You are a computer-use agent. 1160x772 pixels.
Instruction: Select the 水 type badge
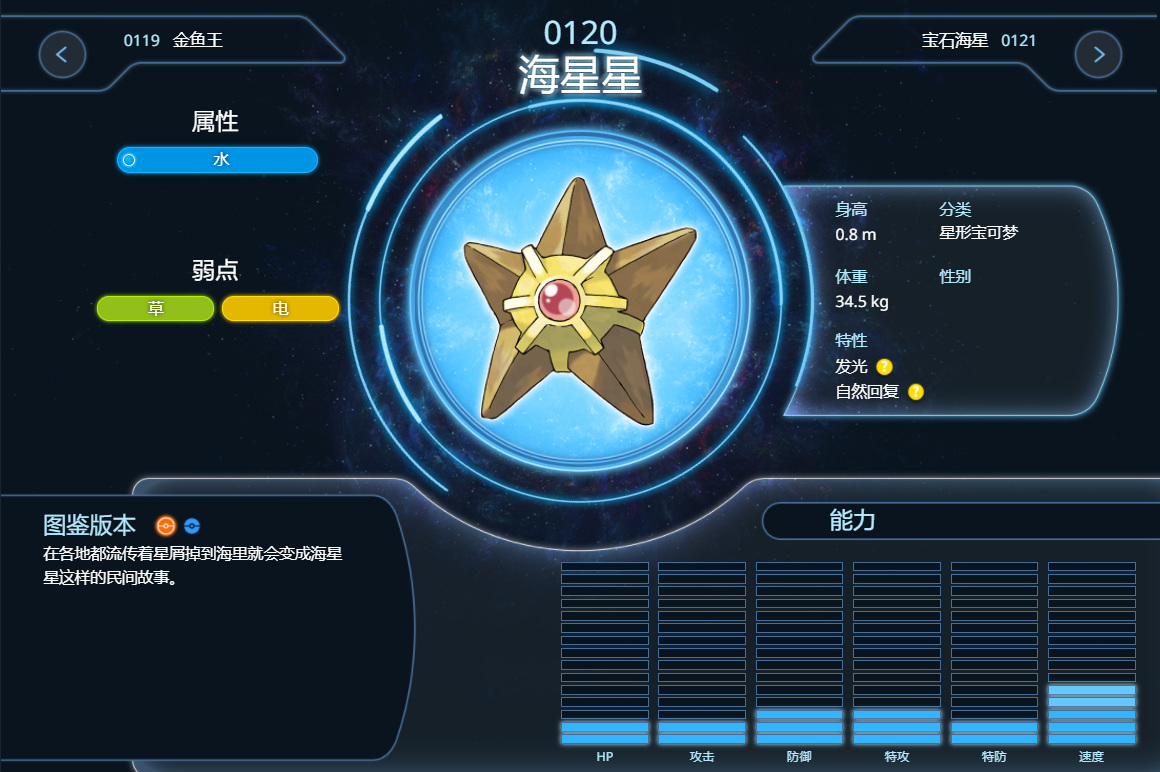coord(218,160)
